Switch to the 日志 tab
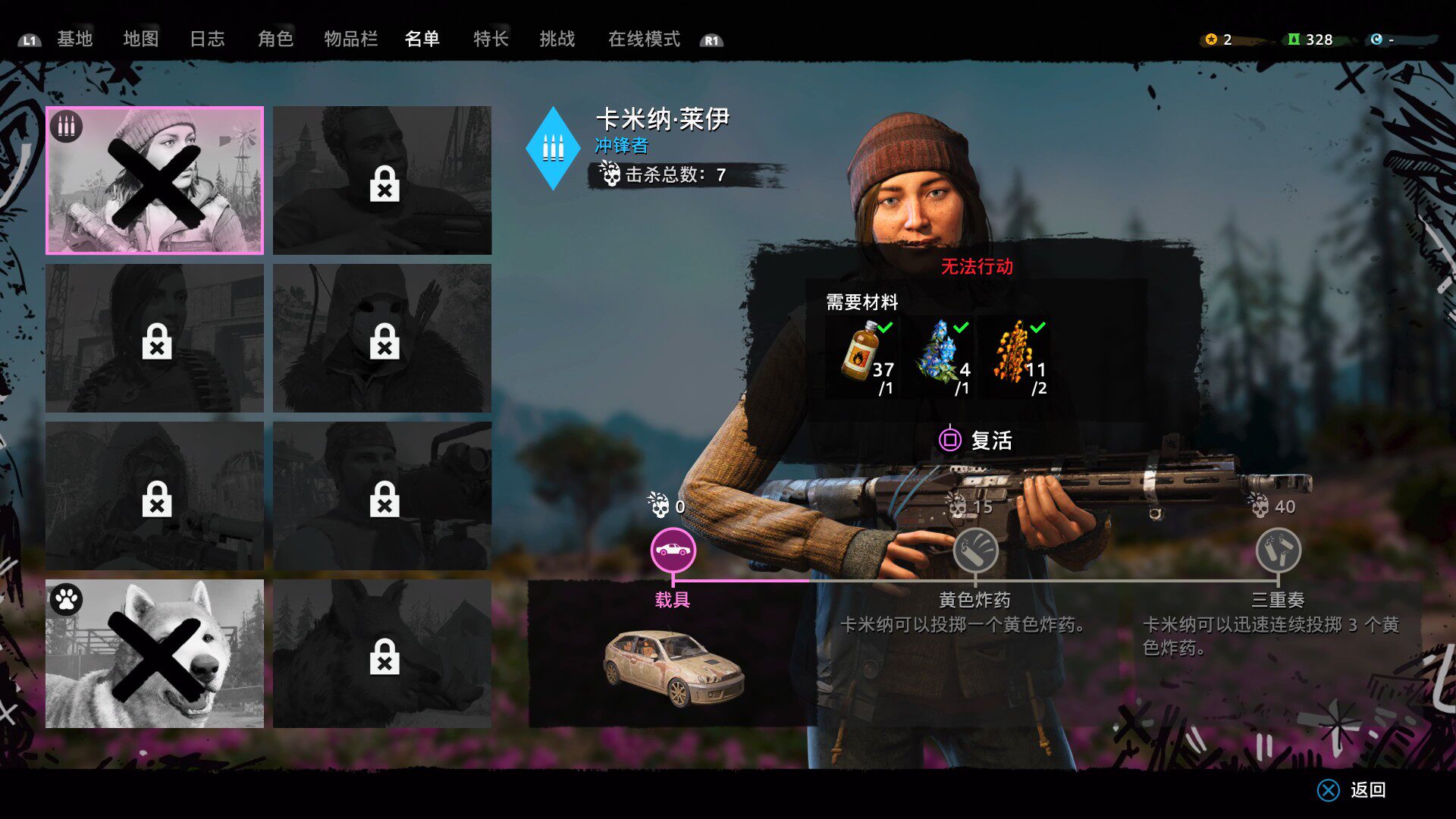 click(x=207, y=39)
